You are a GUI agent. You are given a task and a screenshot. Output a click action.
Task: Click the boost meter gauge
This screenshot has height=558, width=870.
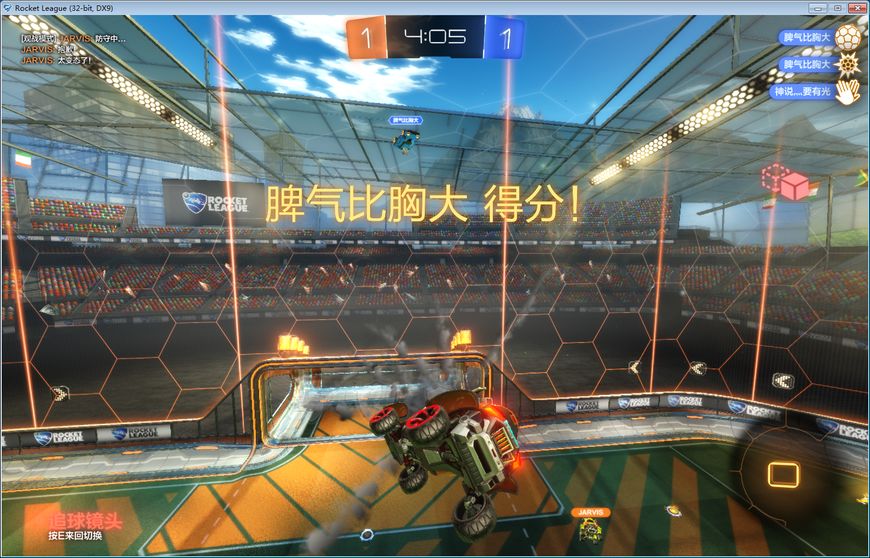(x=783, y=475)
